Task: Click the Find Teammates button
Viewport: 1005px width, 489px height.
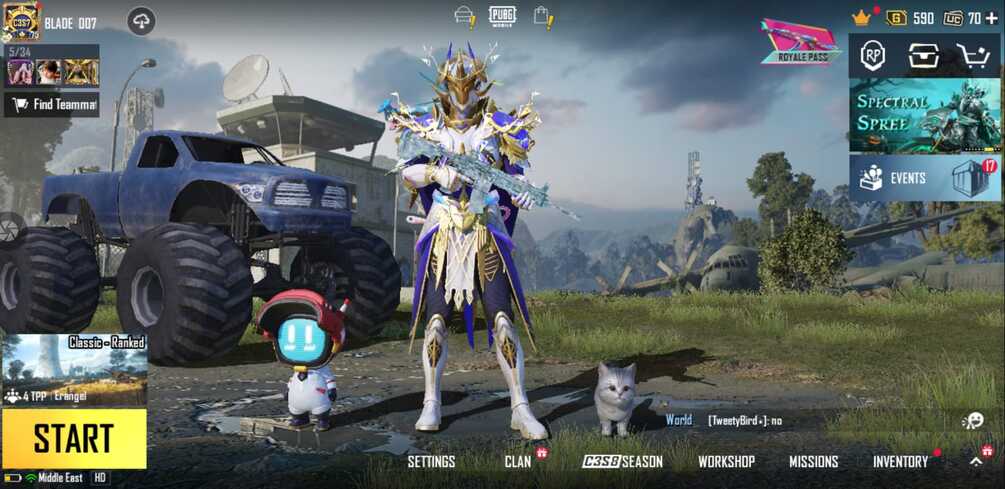Action: pyautogui.click(x=52, y=104)
